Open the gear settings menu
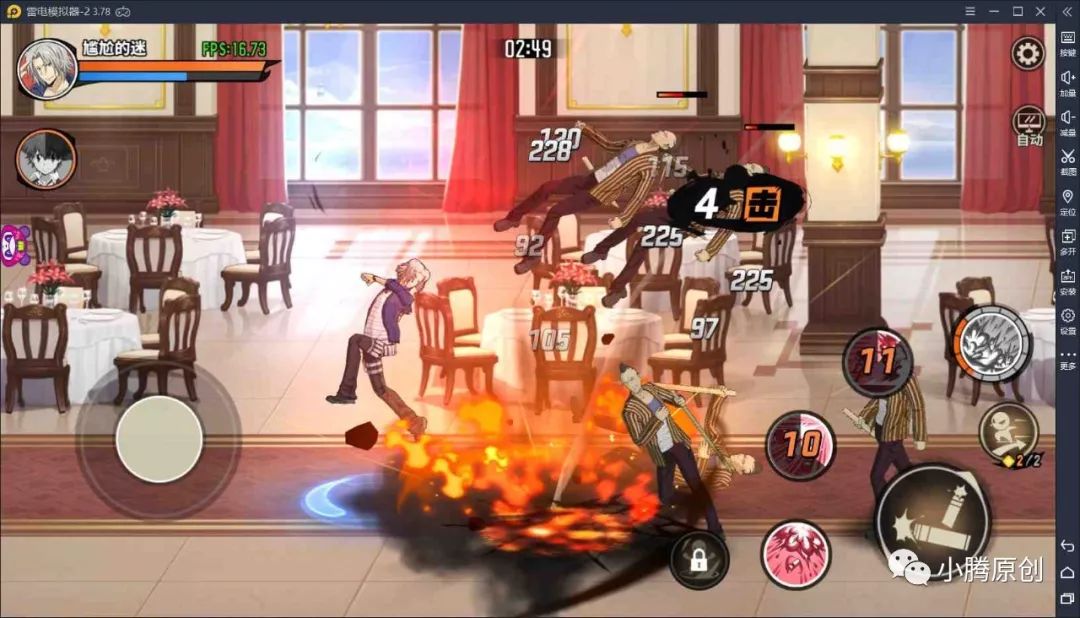1080x618 pixels. click(1027, 54)
